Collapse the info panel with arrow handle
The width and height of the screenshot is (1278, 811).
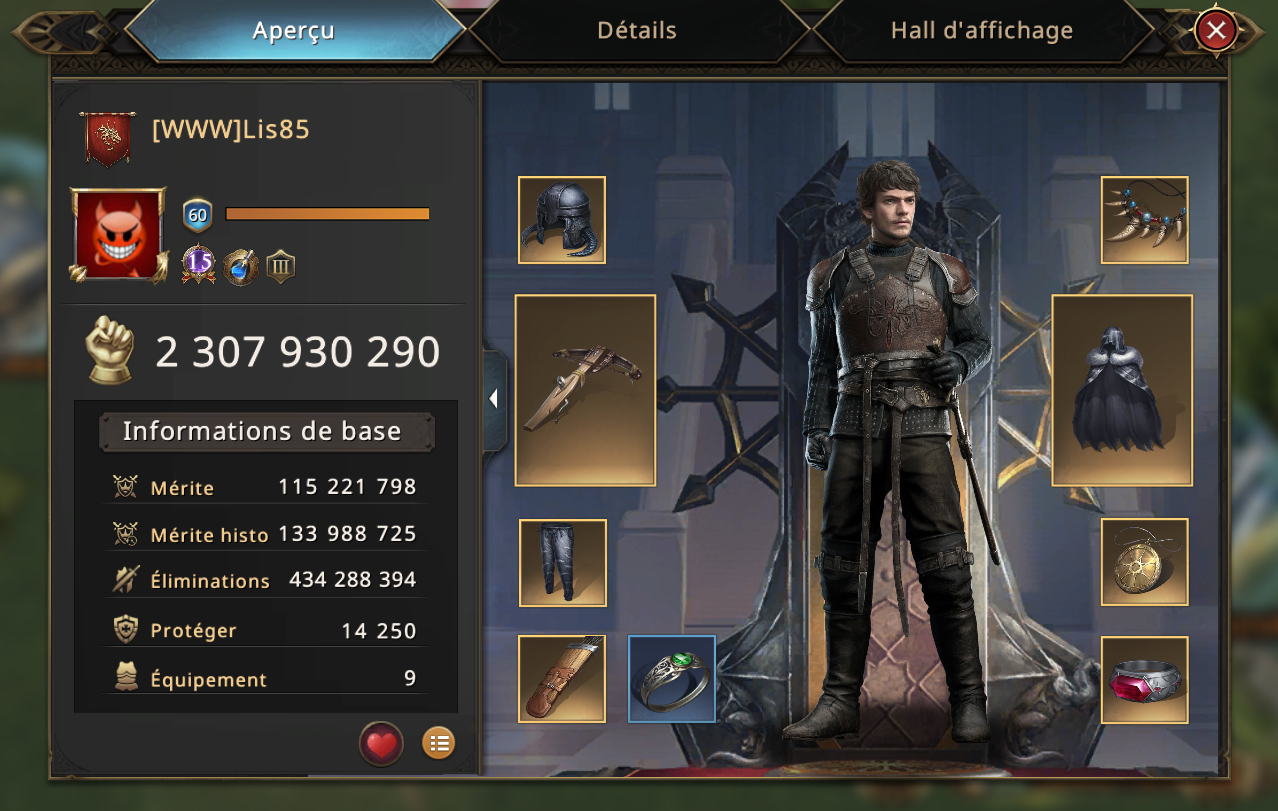[x=494, y=399]
